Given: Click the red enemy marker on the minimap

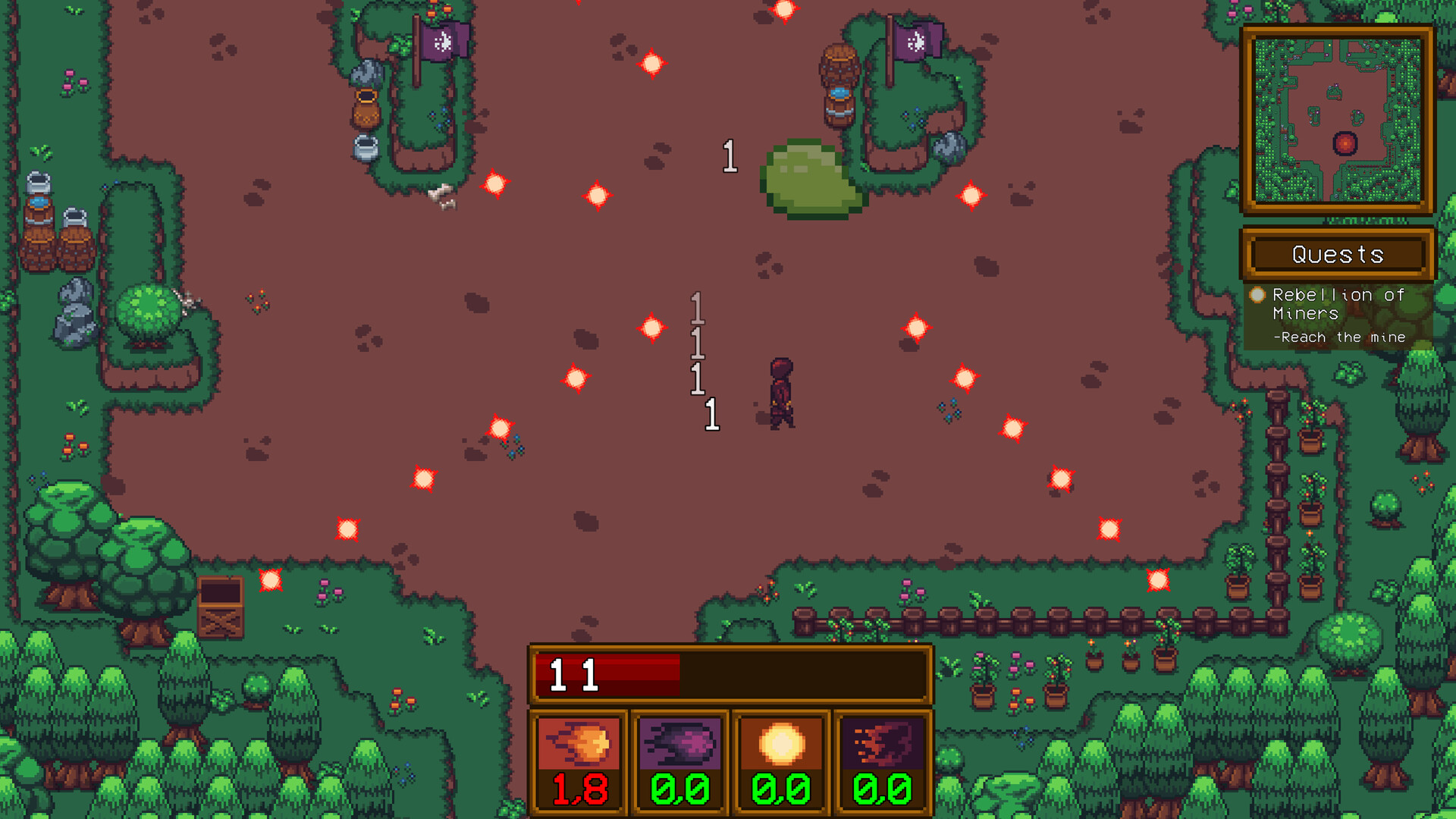Looking at the screenshot, I should pos(1345,141).
